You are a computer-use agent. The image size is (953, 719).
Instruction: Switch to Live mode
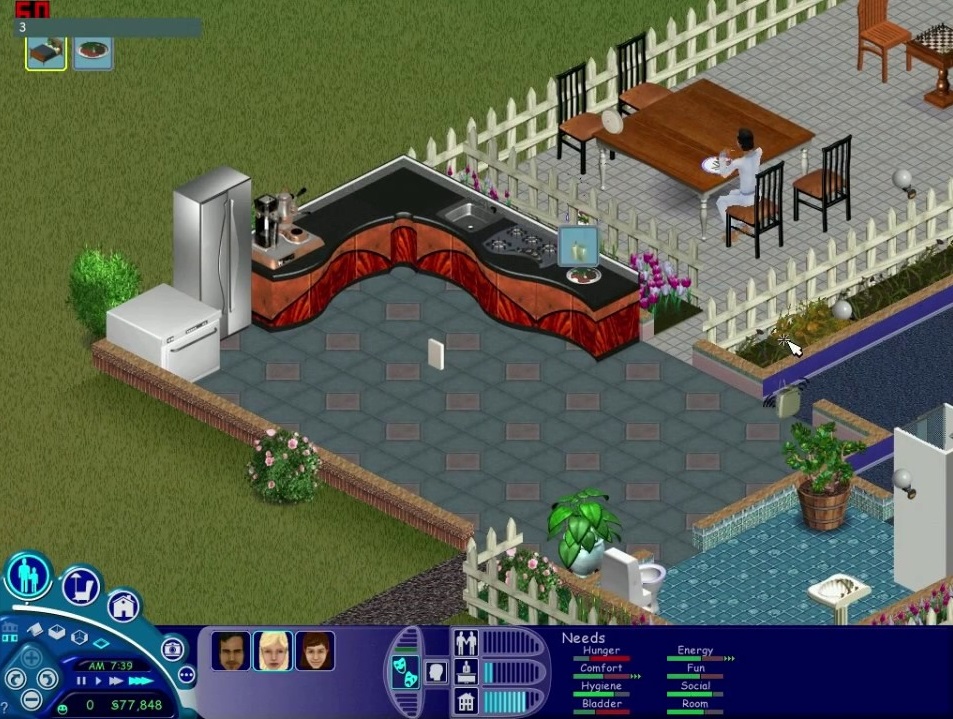(28, 576)
